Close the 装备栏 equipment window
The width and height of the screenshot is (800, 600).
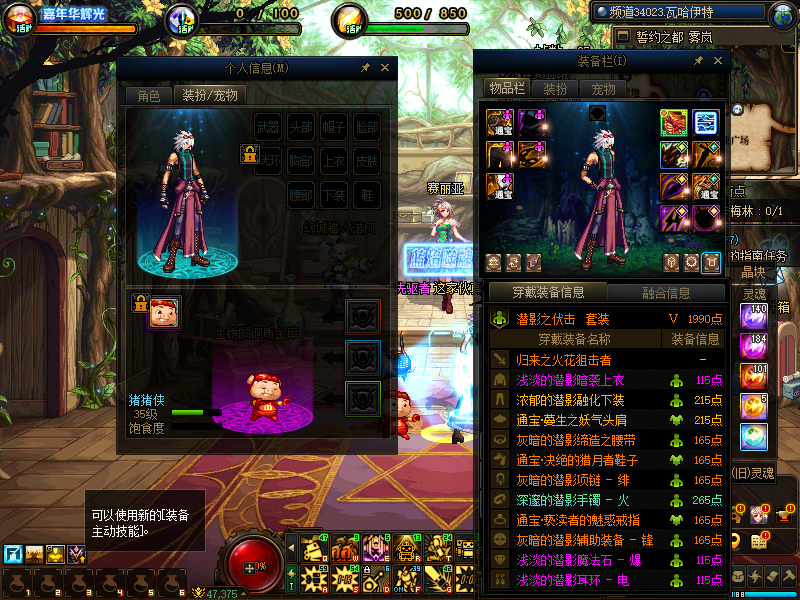point(716,61)
